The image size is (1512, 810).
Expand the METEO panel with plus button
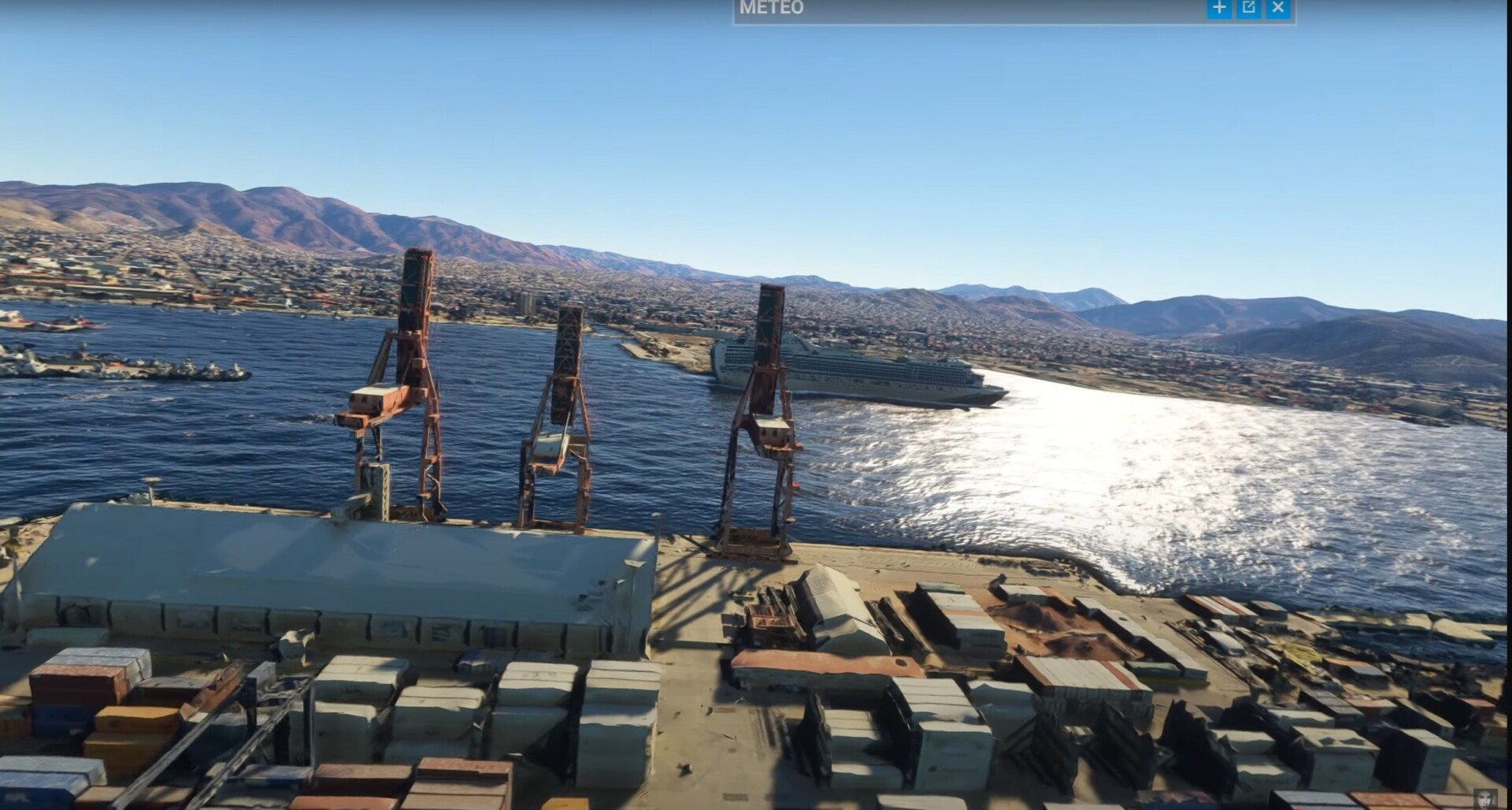(x=1219, y=8)
